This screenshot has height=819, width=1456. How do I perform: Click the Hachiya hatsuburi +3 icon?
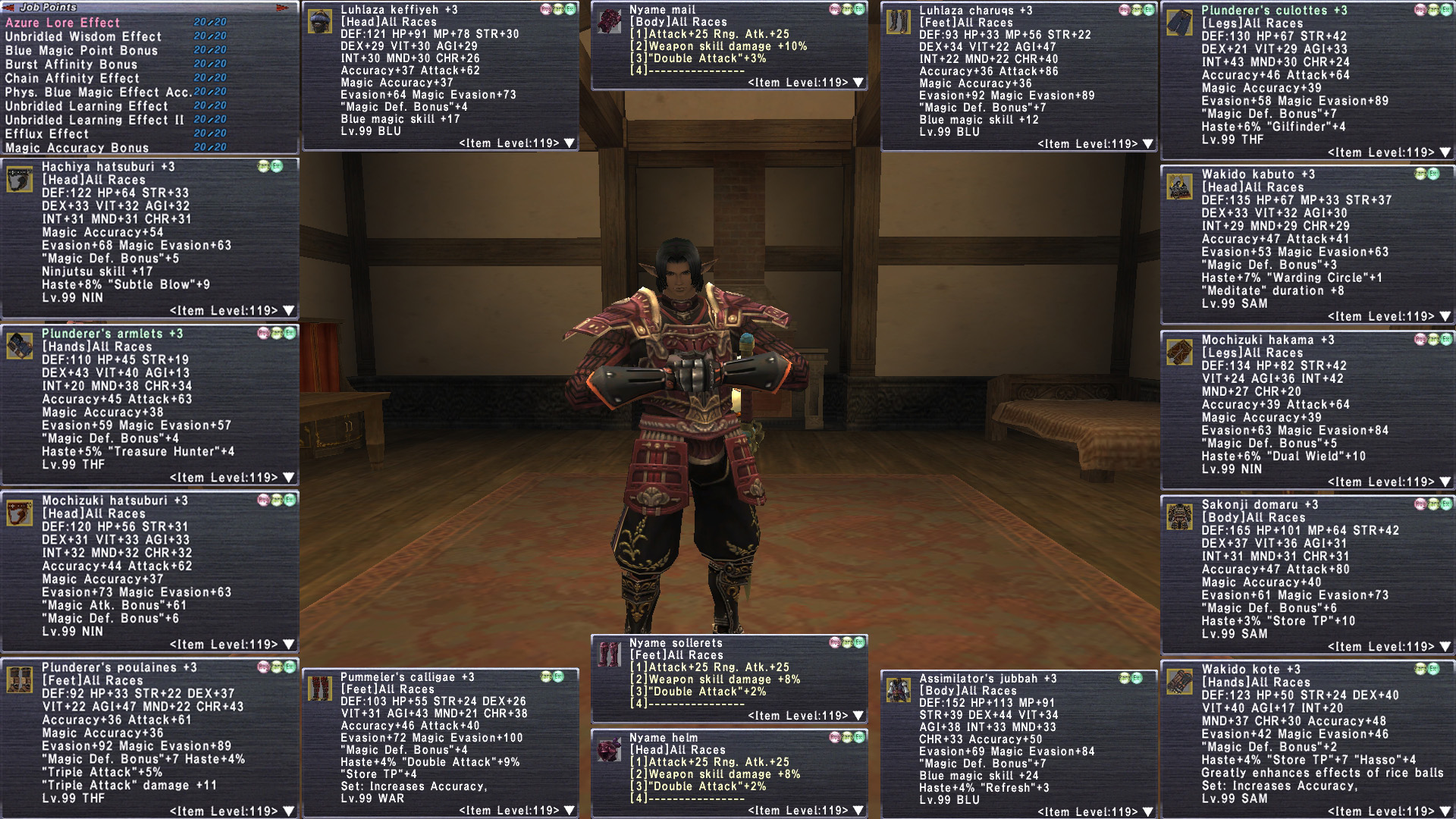(x=20, y=180)
